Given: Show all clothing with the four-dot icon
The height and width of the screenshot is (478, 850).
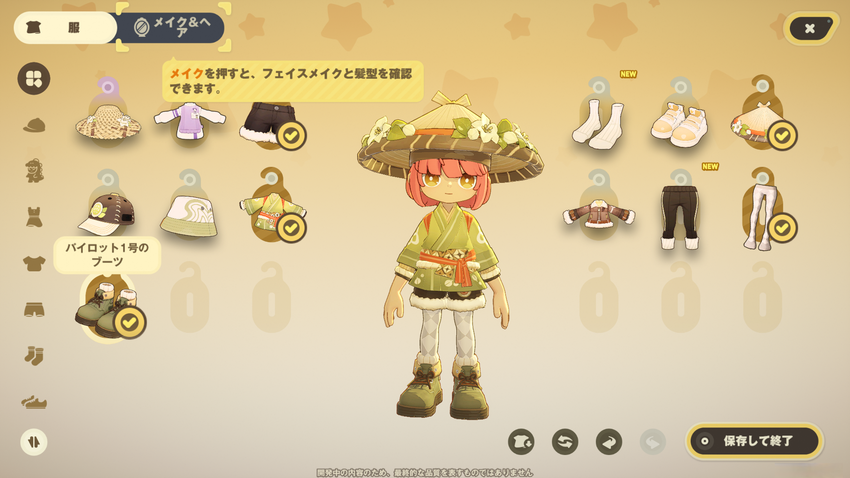Looking at the screenshot, I should coord(34,78).
